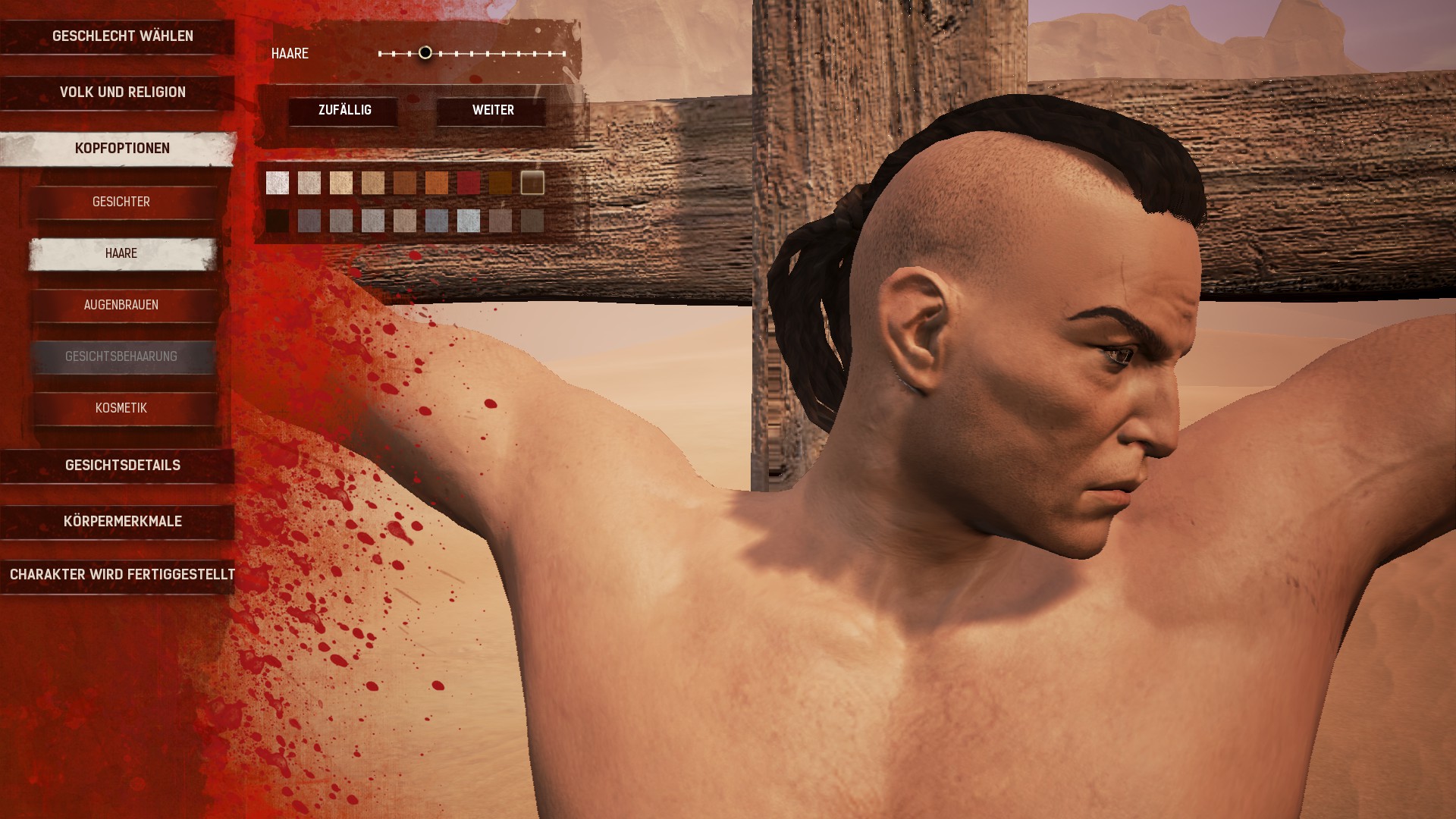
Task: Go to Gesichtsdetails section
Action: click(122, 466)
